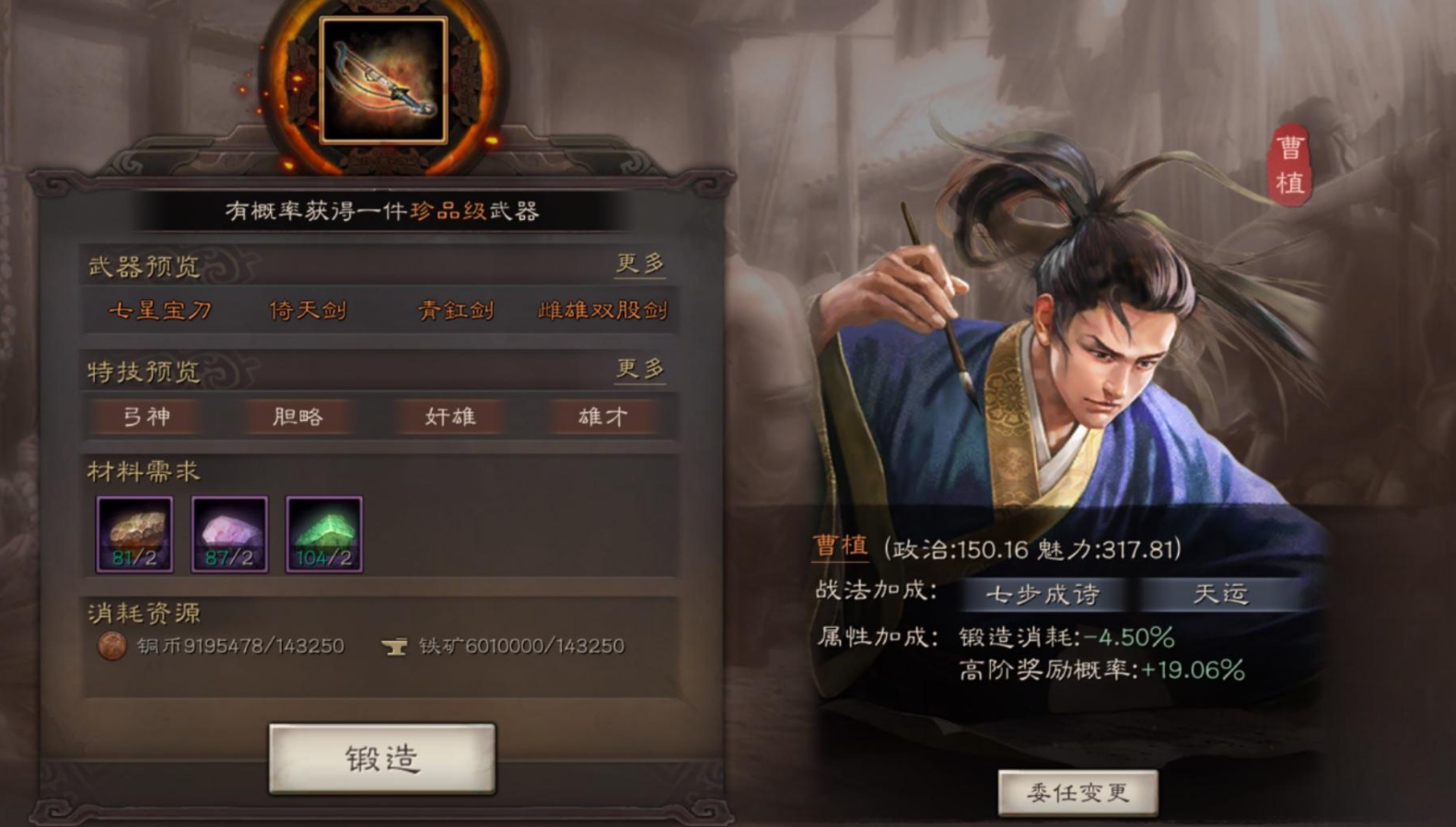Select the 倚天剑 weapon entry
The width and height of the screenshot is (1456, 827).
[x=309, y=310]
